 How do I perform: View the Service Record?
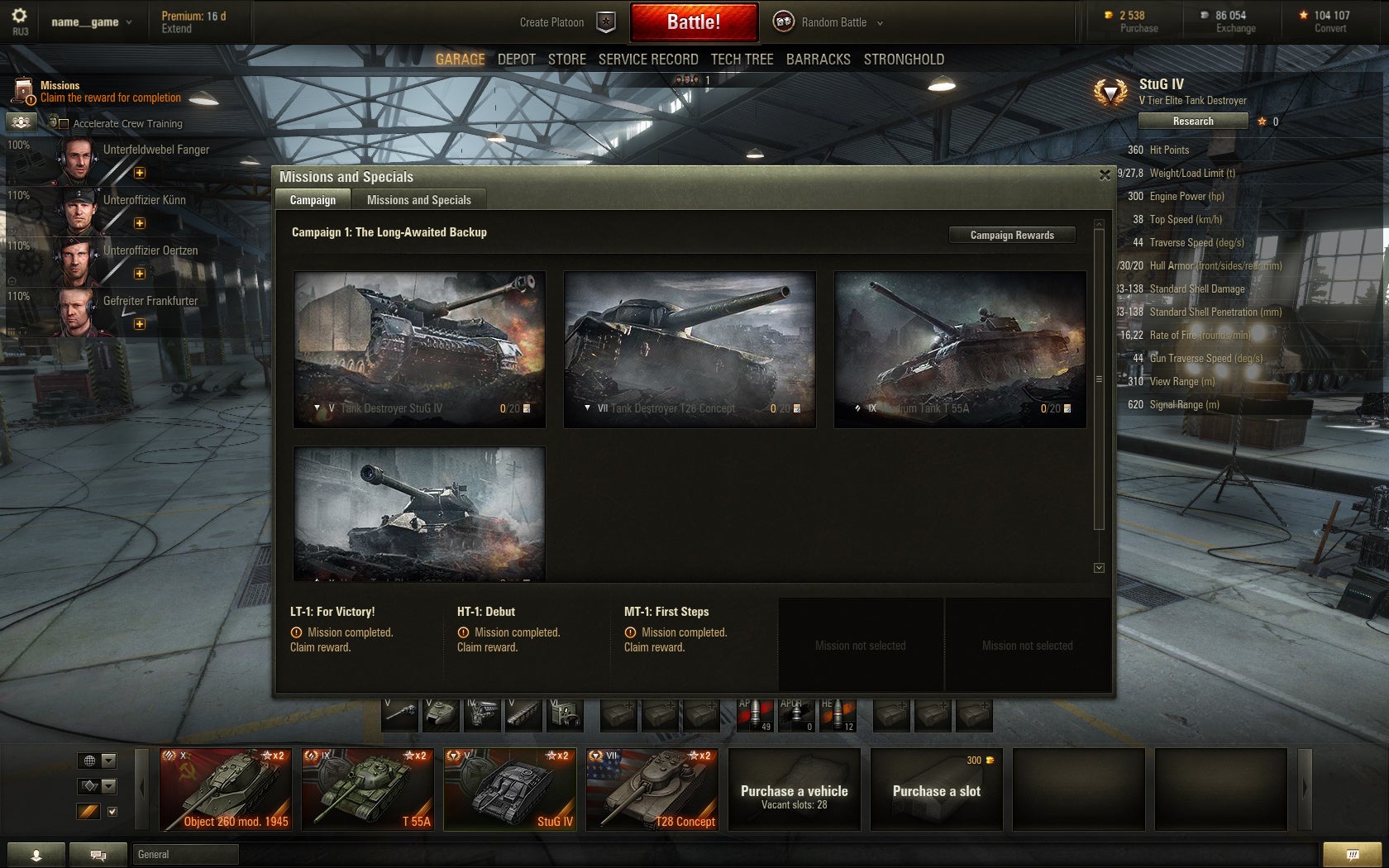(x=647, y=60)
